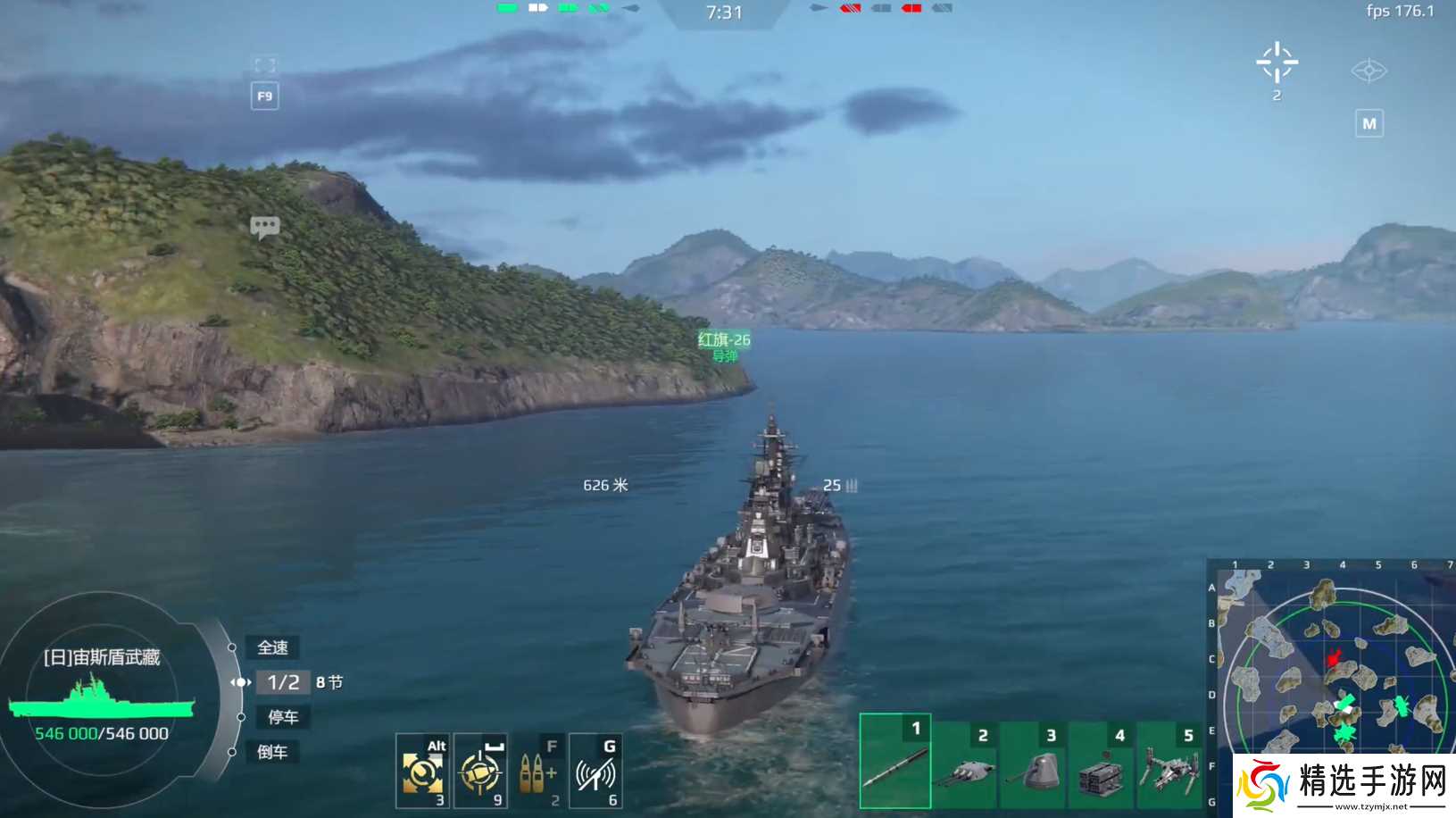Viewport: 1456px width, 818px height.
Task: Select the box rocket launcher in slot 4
Action: point(1102,766)
